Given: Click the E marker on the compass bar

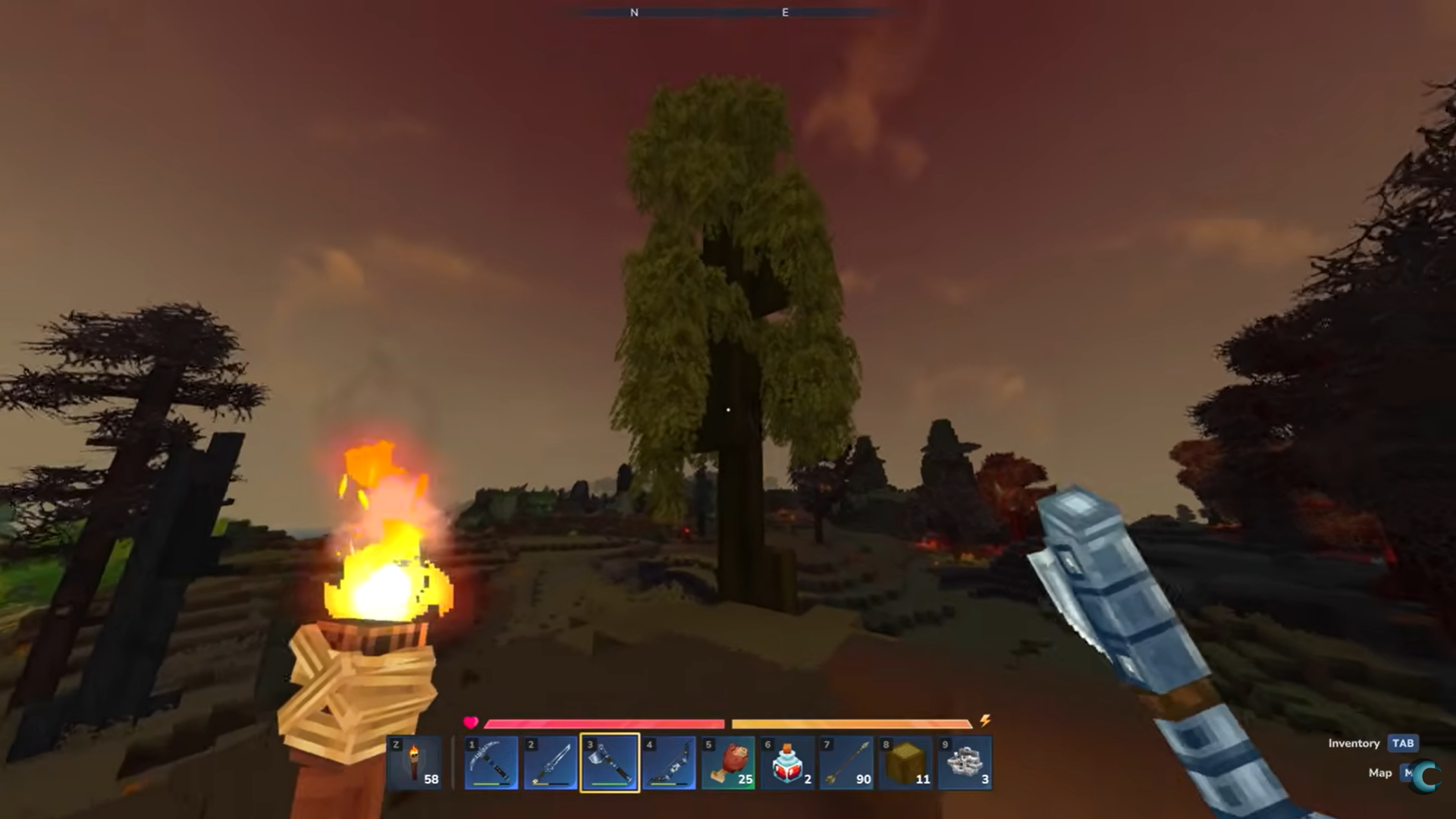Looking at the screenshot, I should click(x=784, y=12).
